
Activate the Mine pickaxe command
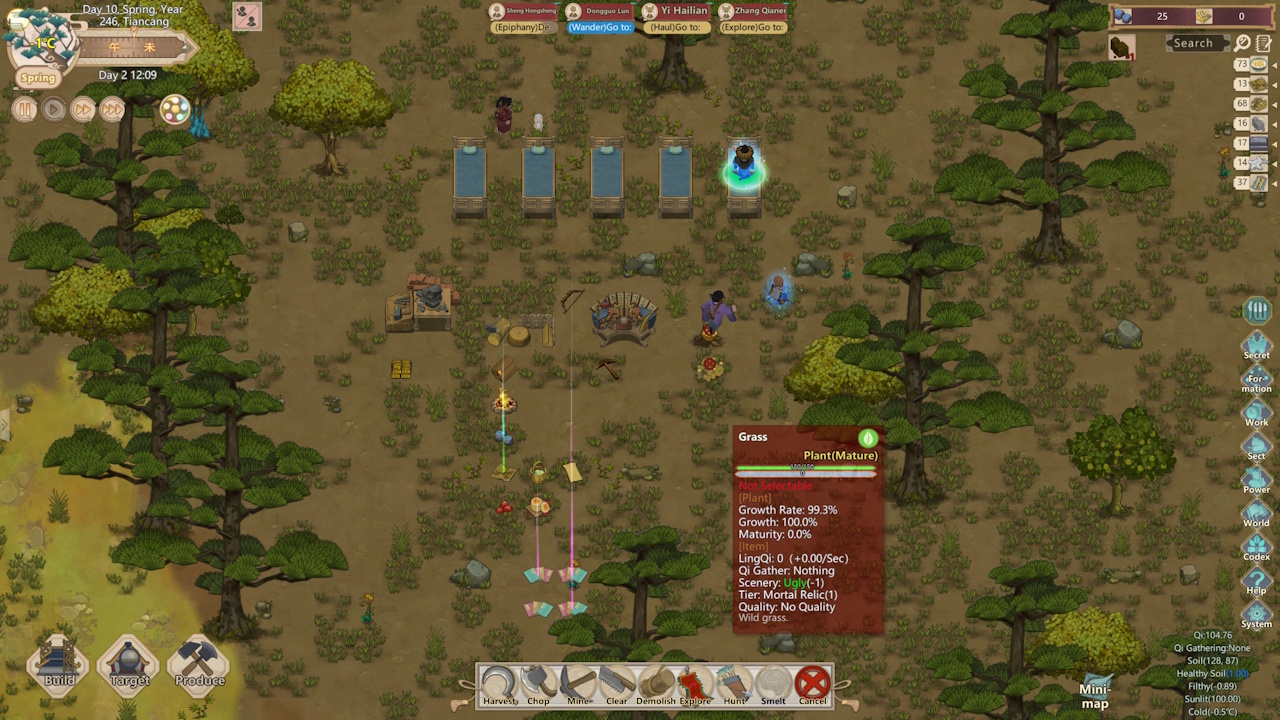577,685
